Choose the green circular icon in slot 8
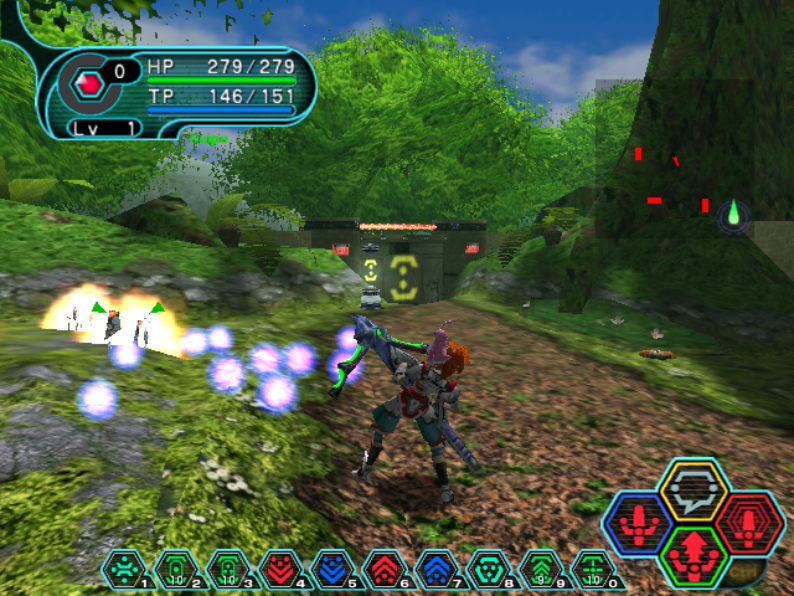 [486, 569]
